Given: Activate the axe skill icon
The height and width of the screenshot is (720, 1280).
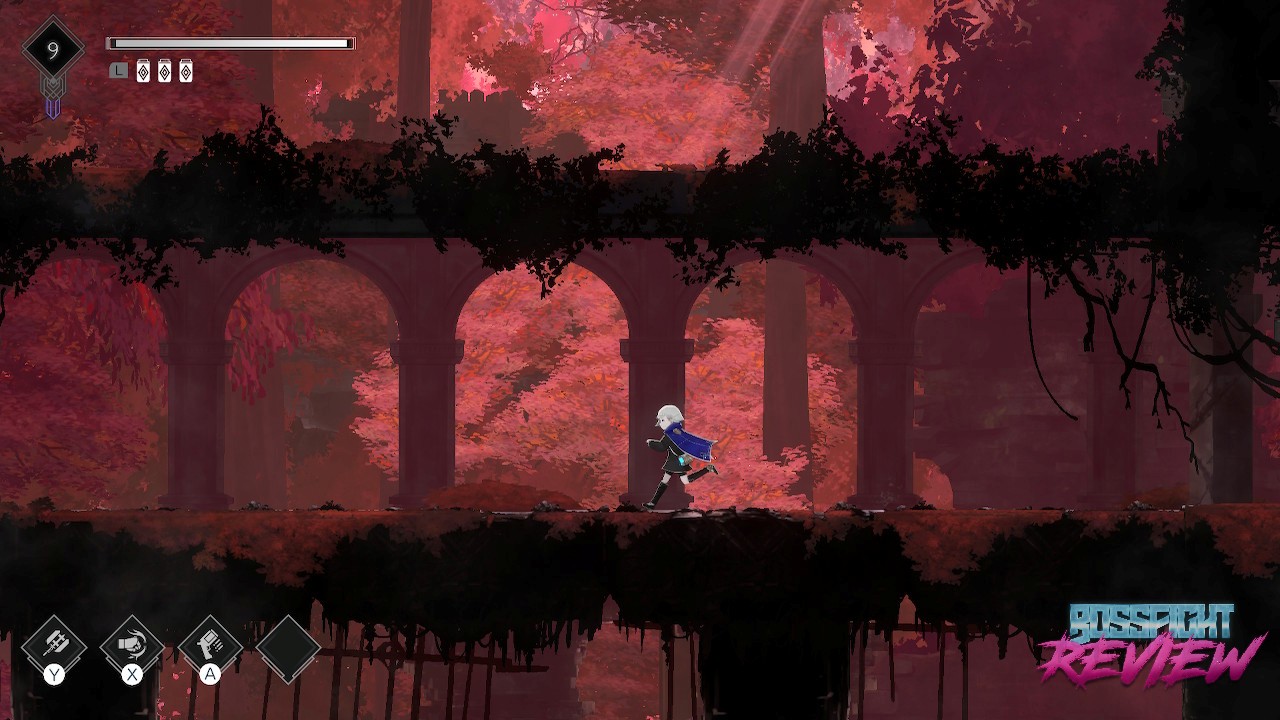Looking at the screenshot, I should [x=54, y=646].
